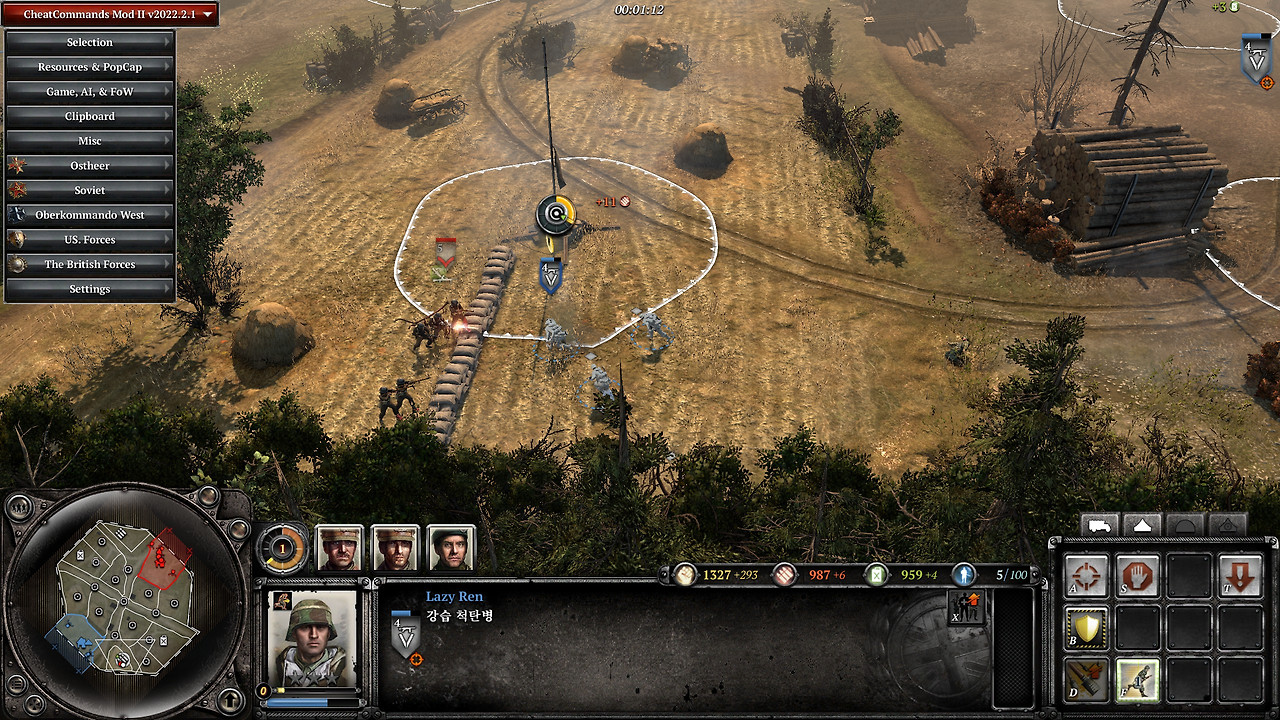This screenshot has height=720, width=1280.
Task: Activate the yellow shield ability
Action: point(1086,628)
